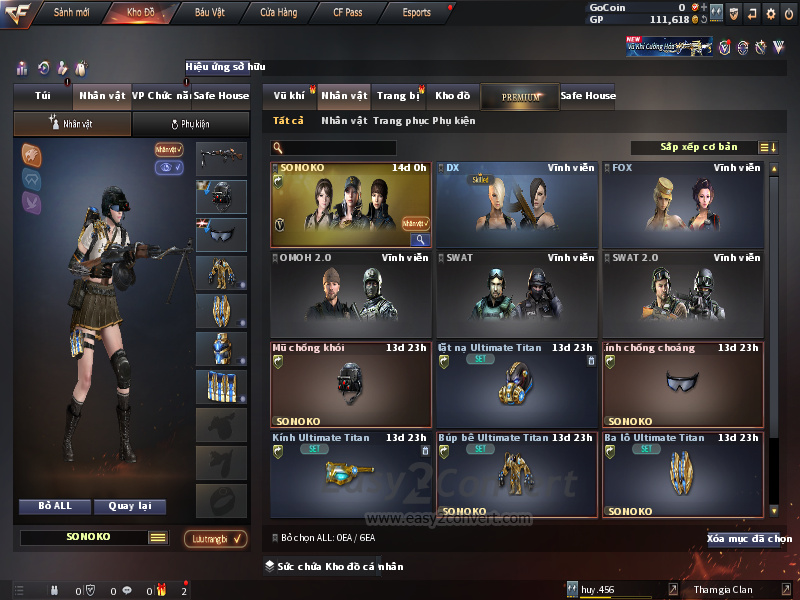Click the Bỏ ALL button
The width and height of the screenshot is (800, 600).
click(x=55, y=506)
